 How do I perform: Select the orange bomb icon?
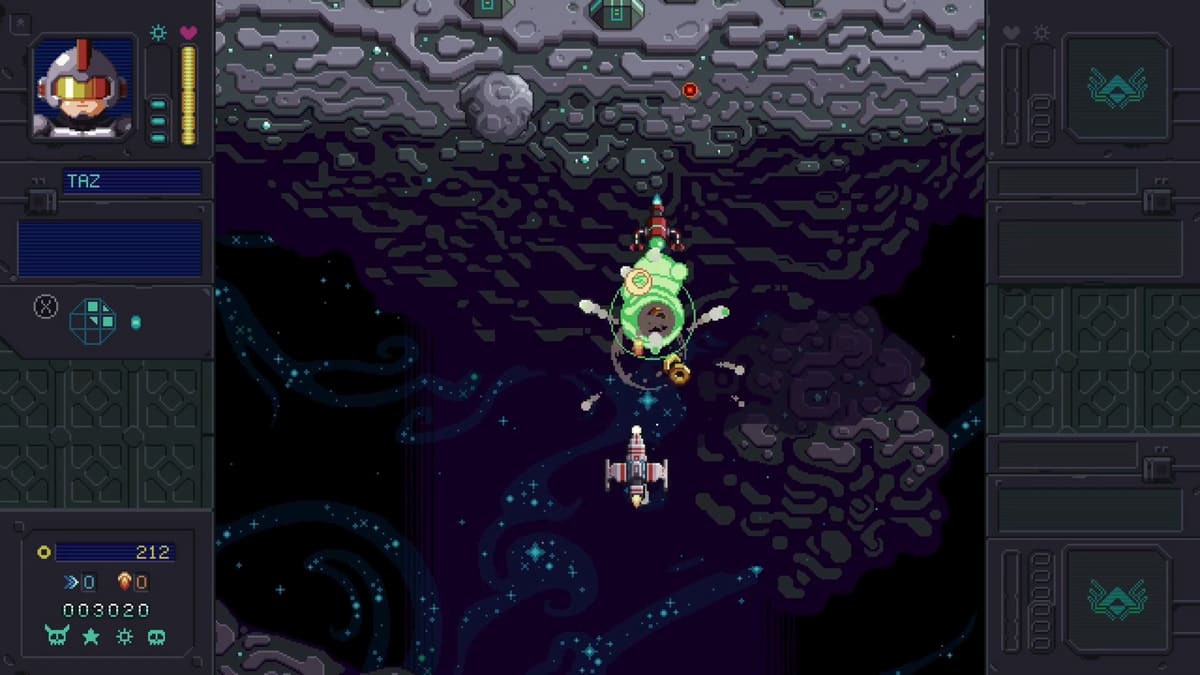pyautogui.click(x=124, y=581)
